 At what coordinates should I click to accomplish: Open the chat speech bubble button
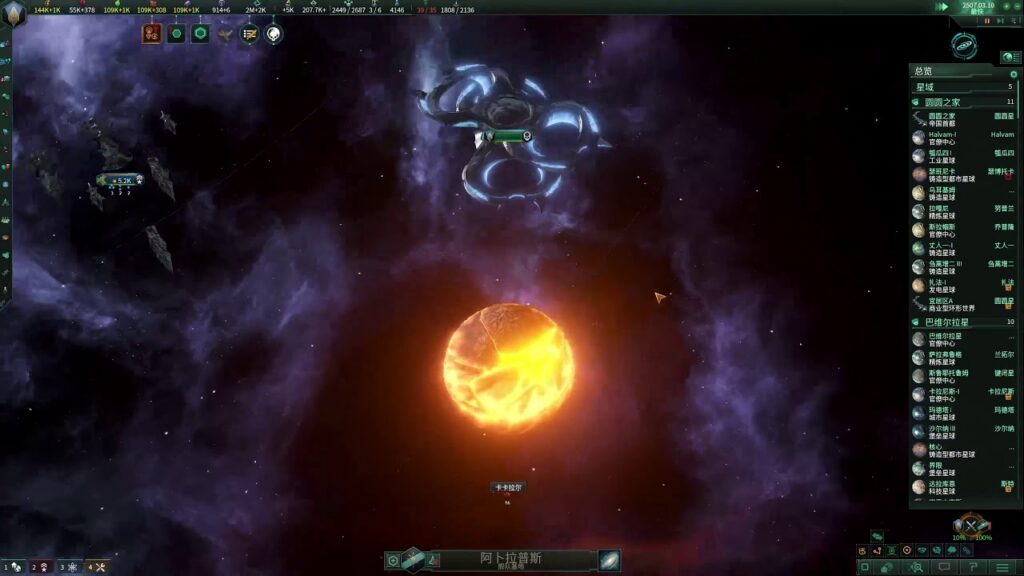point(944,567)
